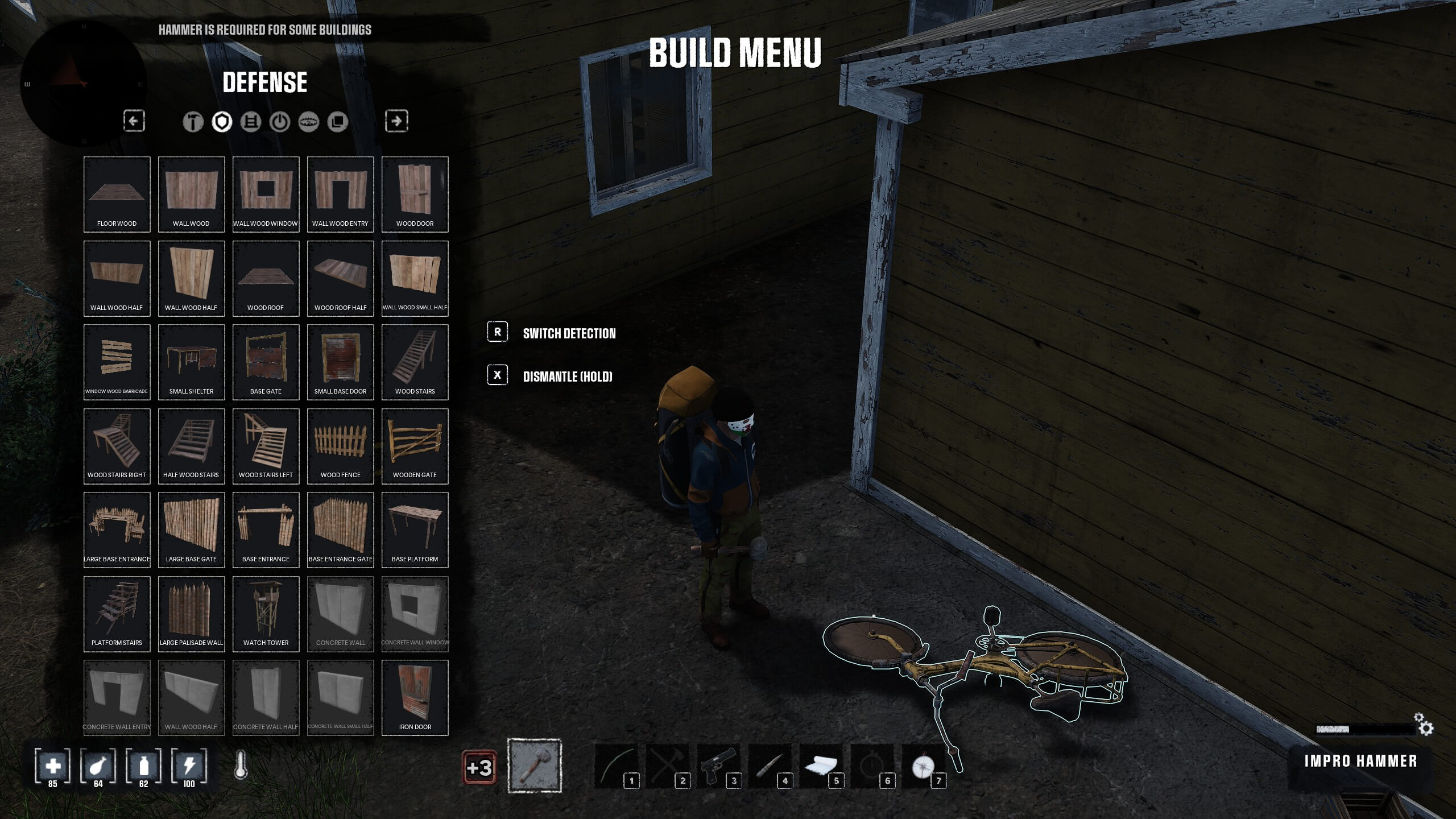Open the Defense tab header
The width and height of the screenshot is (1456, 819).
pos(264,83)
